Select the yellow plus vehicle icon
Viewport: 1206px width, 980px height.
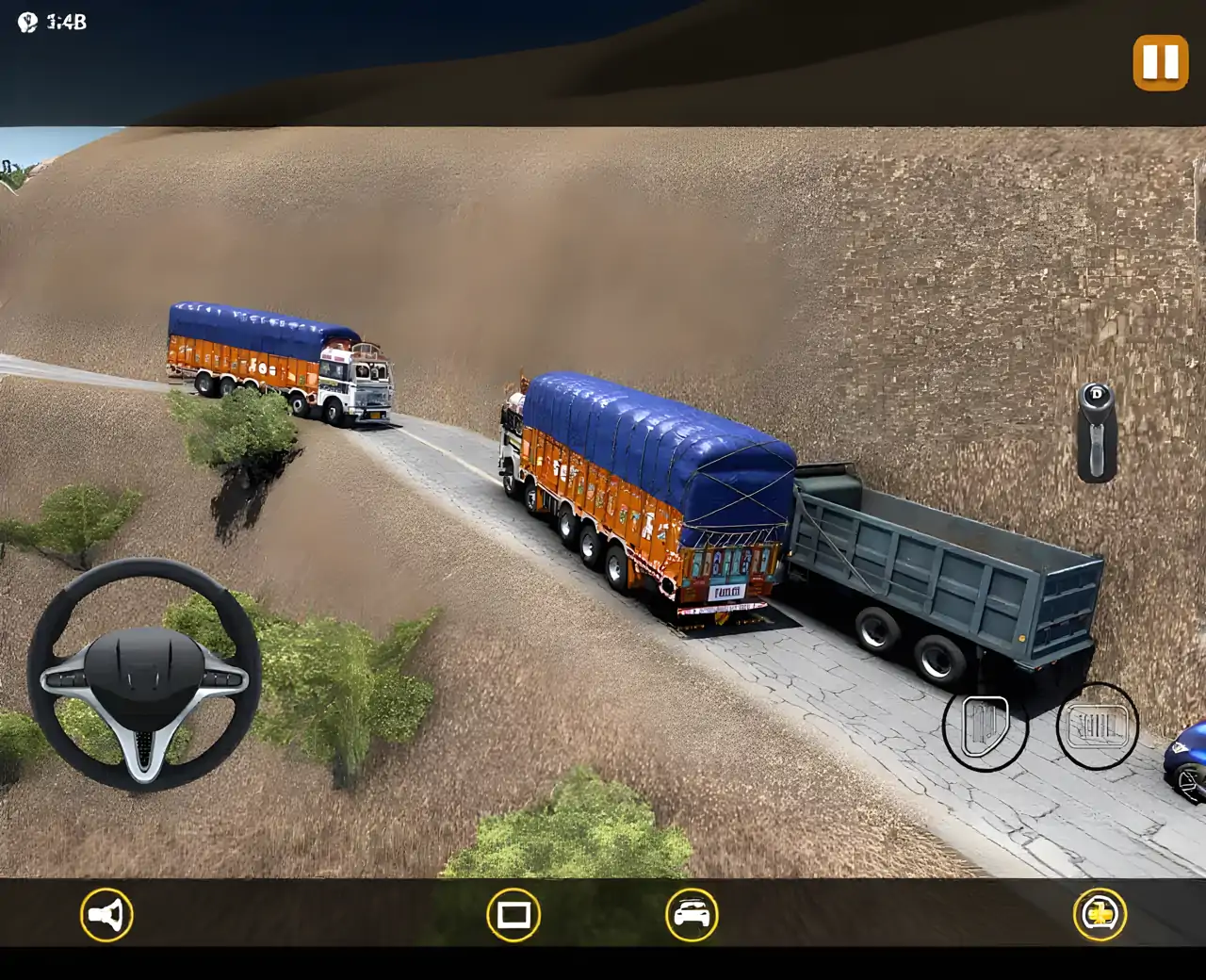tap(1100, 914)
